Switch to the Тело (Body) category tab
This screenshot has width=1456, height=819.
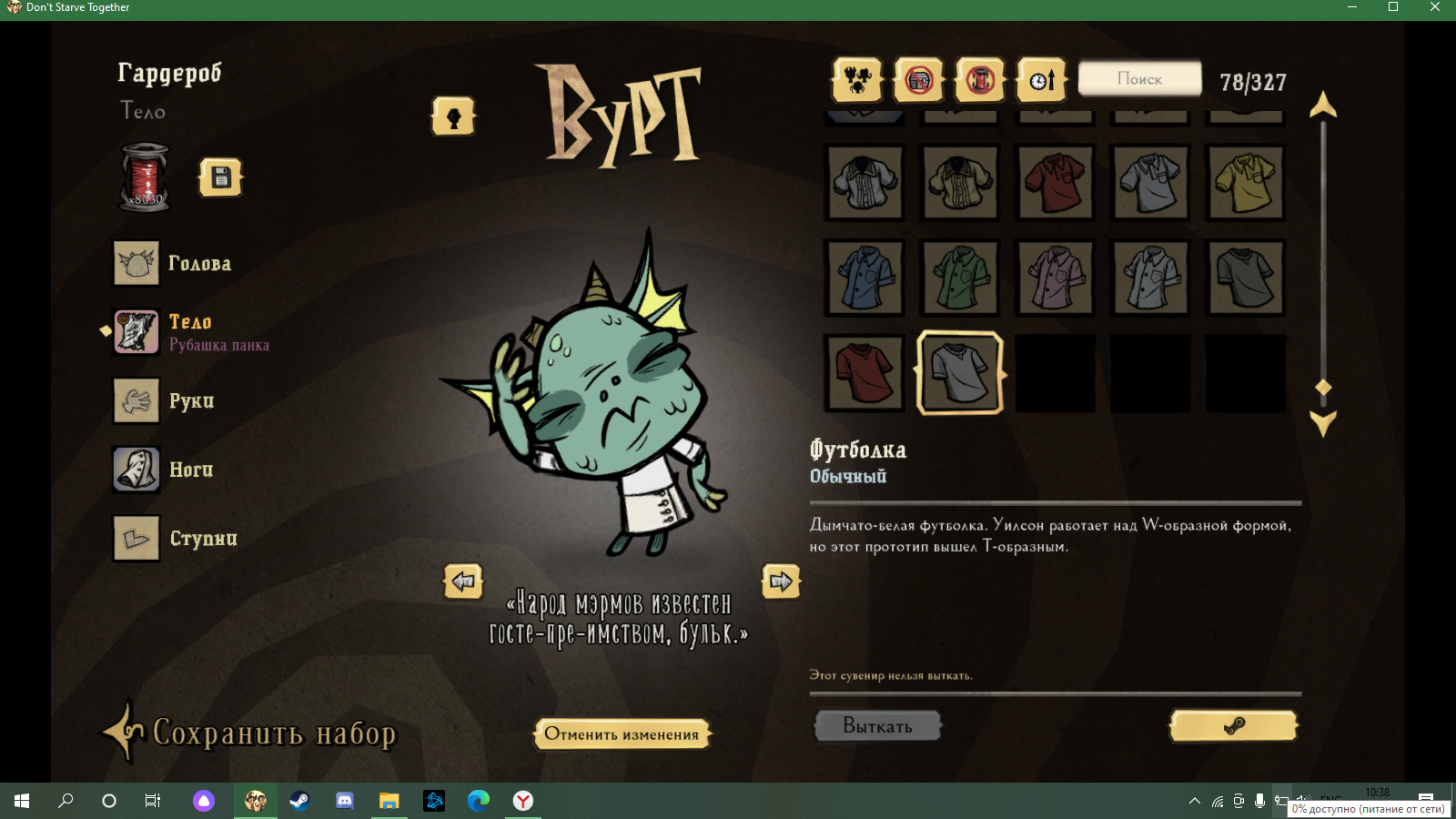(136, 331)
